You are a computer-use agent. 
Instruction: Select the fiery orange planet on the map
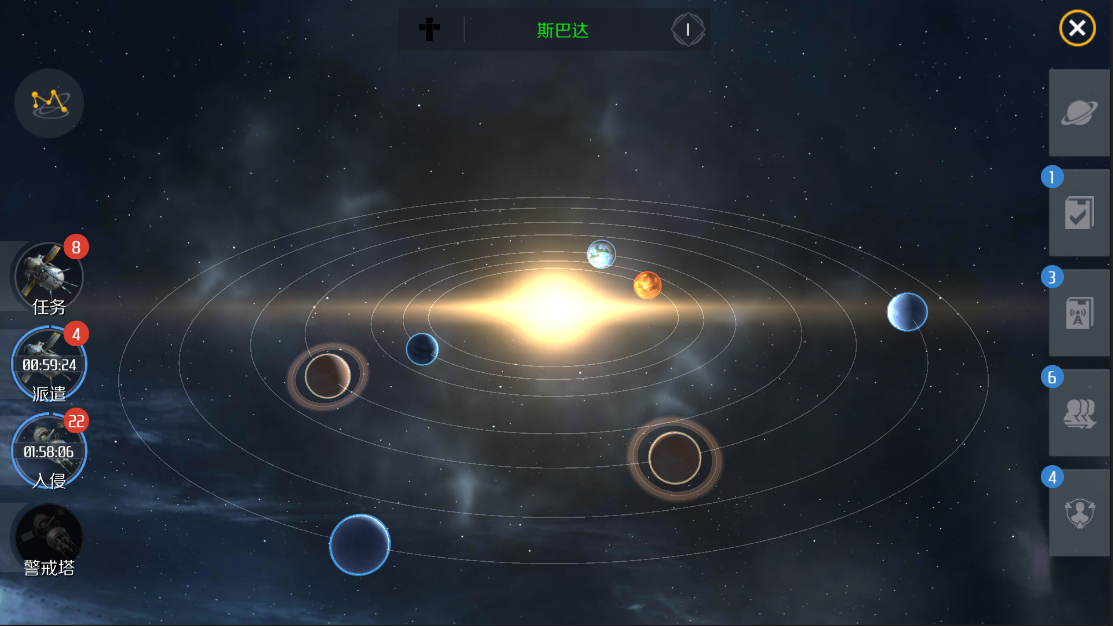[x=648, y=285]
